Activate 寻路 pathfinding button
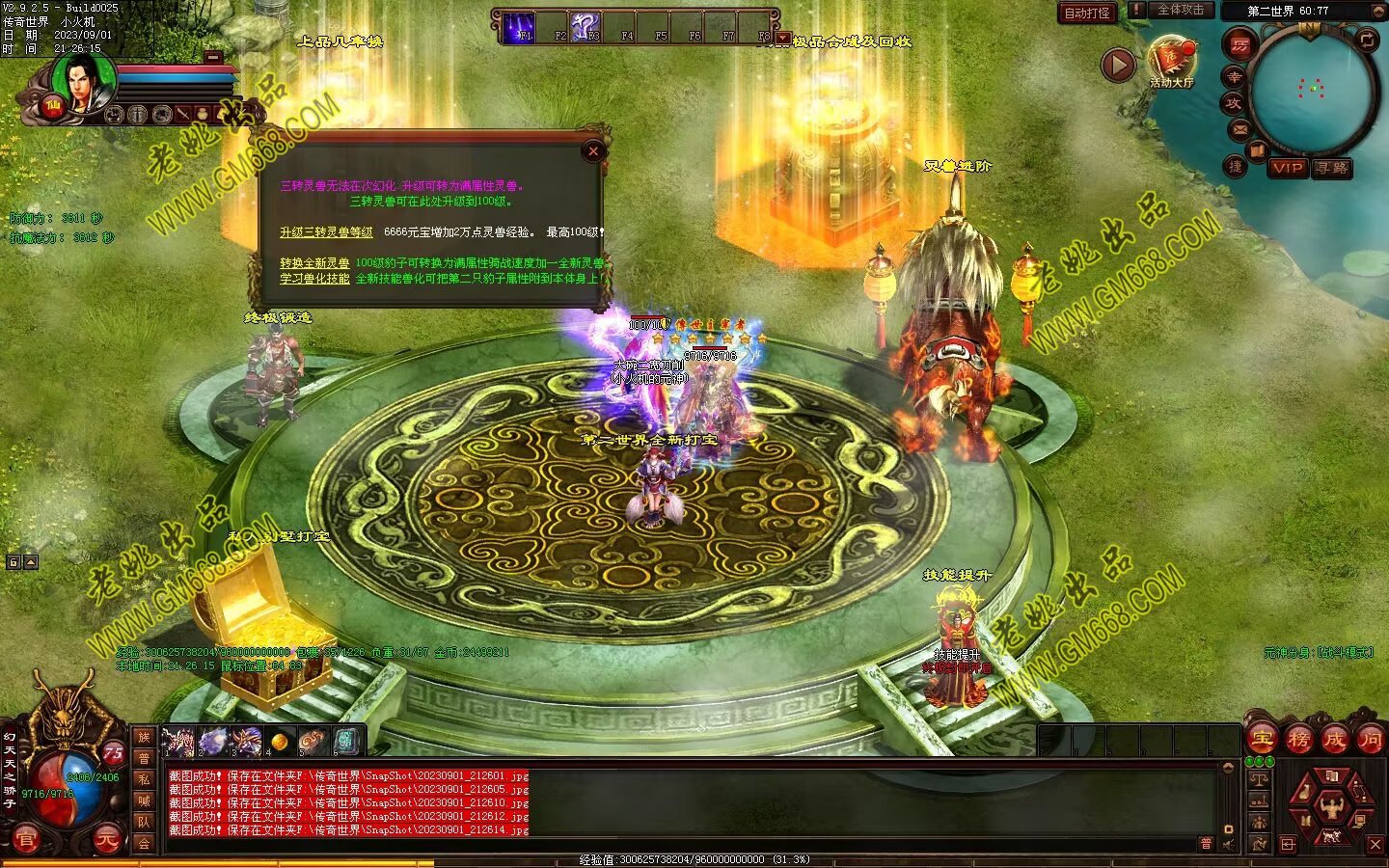The image size is (1389, 868). click(1332, 168)
